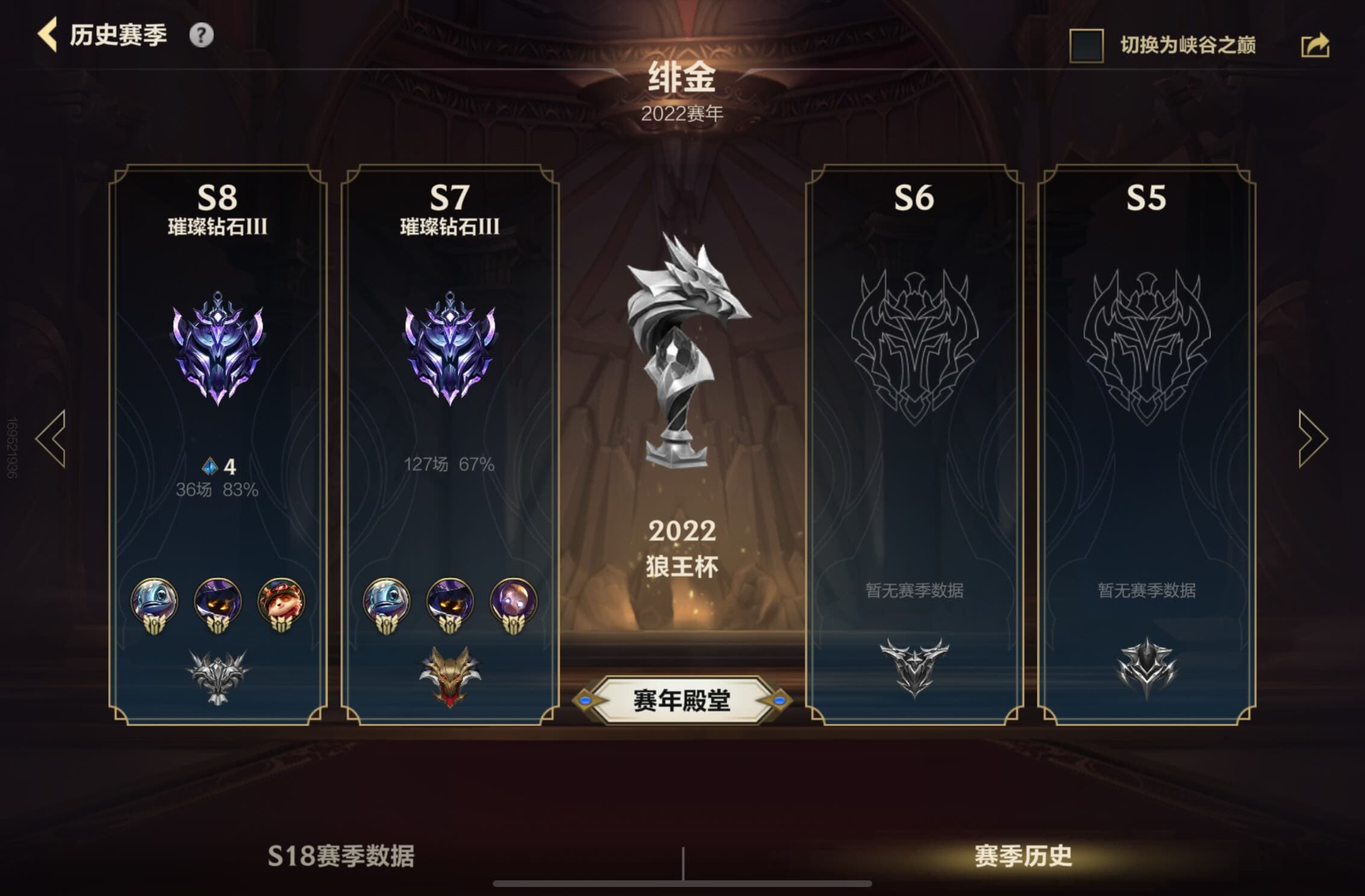
Task: Show next seasons with right arrow
Action: pyautogui.click(x=1313, y=439)
